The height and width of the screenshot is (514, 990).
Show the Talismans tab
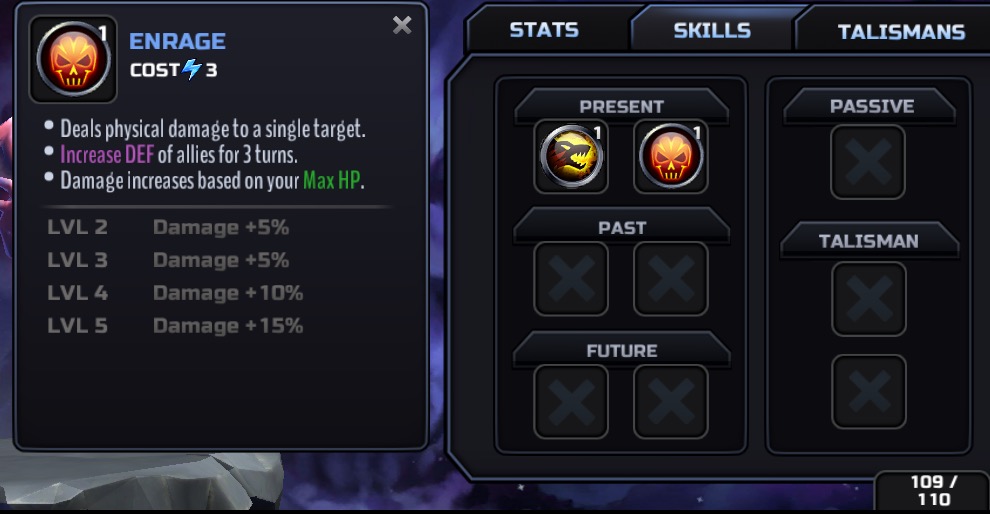900,32
